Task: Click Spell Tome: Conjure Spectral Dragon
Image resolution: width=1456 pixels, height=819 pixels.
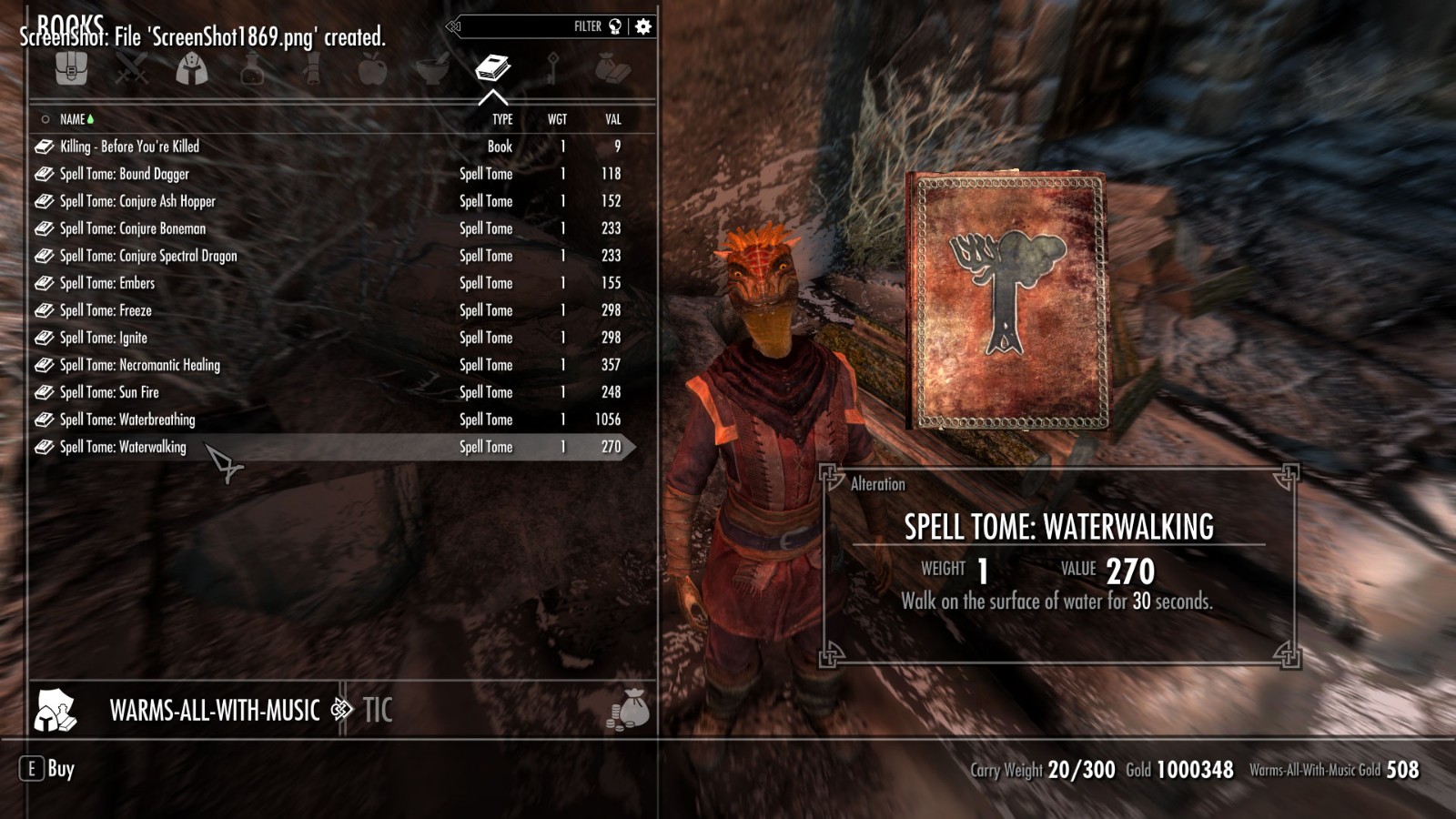Action: 148,256
